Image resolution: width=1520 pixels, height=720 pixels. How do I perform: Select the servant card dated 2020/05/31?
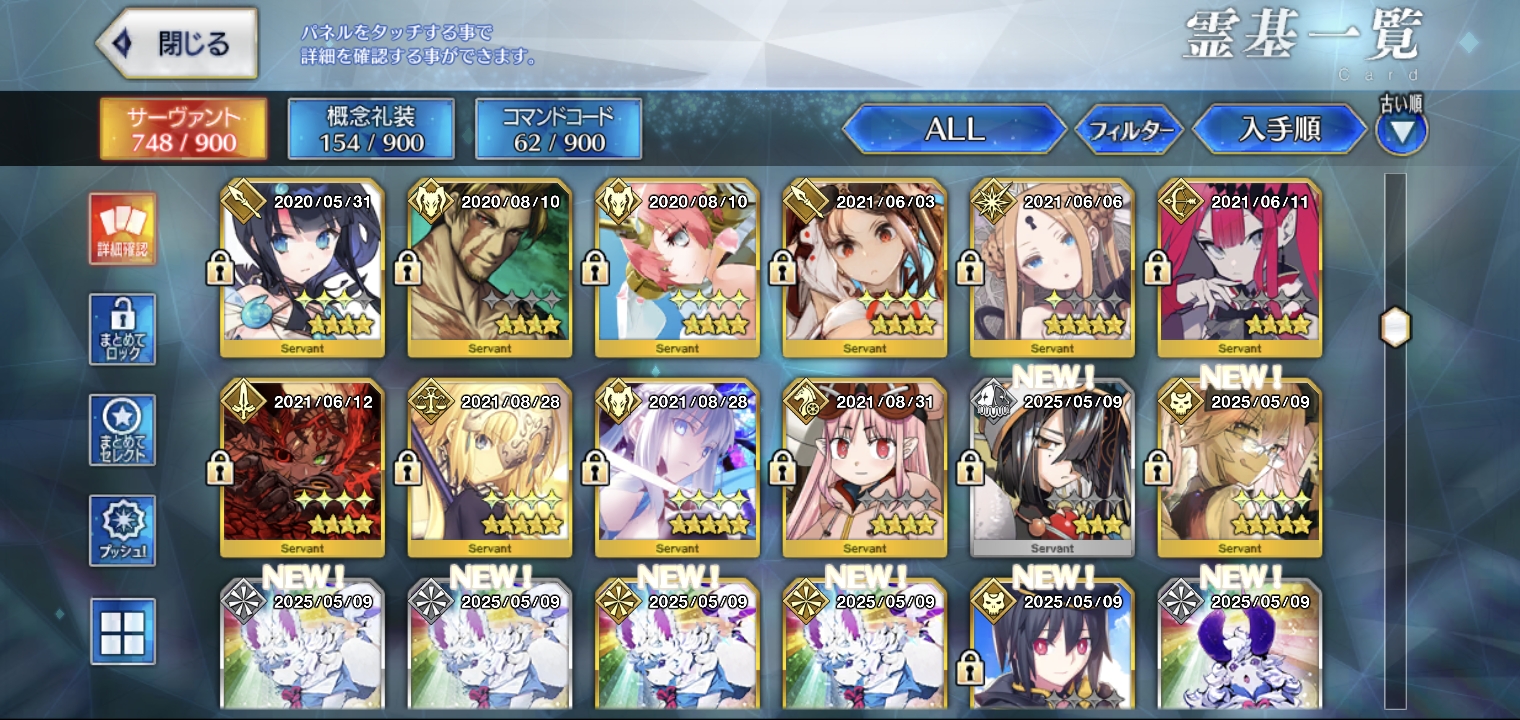coord(302,268)
